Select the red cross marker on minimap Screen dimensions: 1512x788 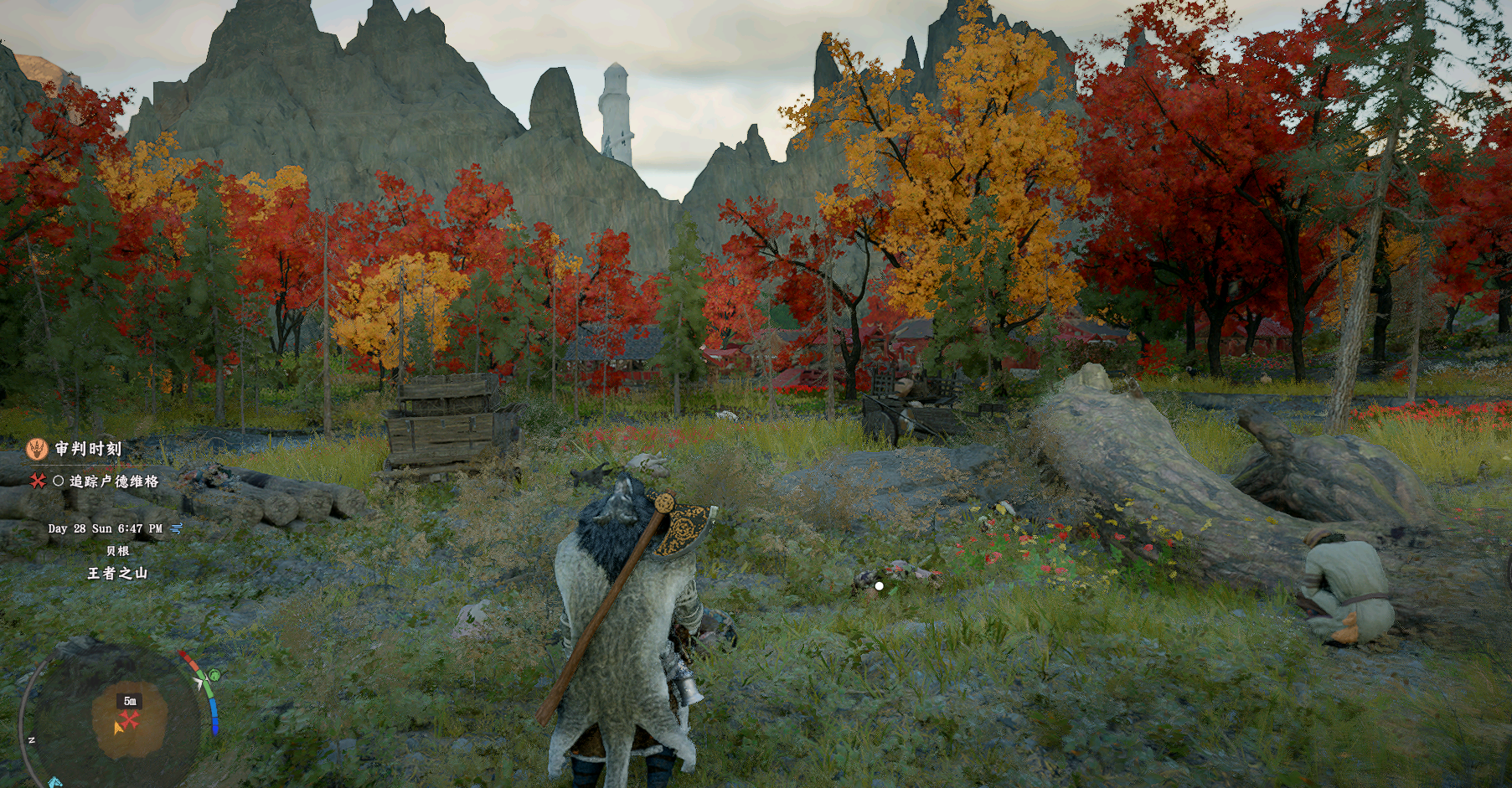pyautogui.click(x=129, y=719)
